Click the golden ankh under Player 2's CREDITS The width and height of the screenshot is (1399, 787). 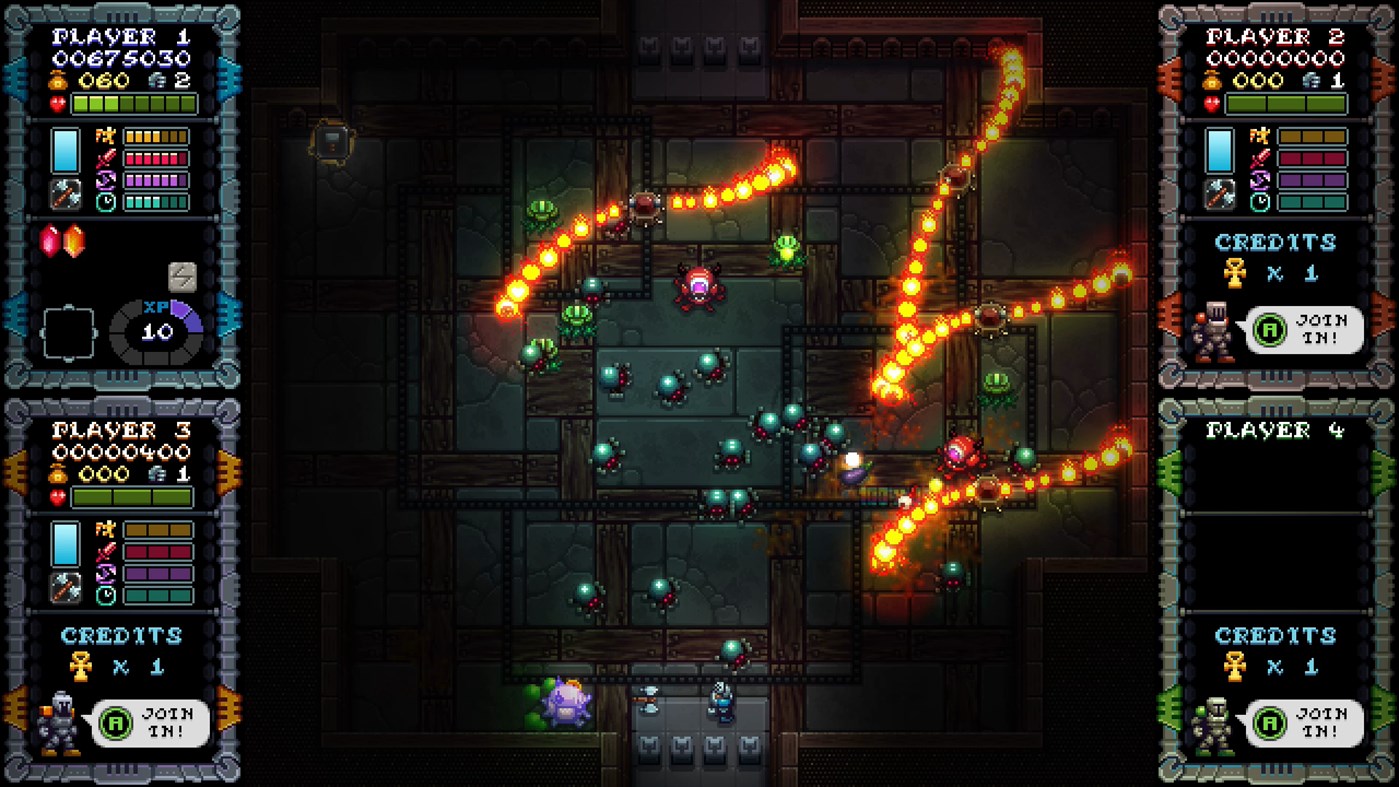tap(1236, 271)
